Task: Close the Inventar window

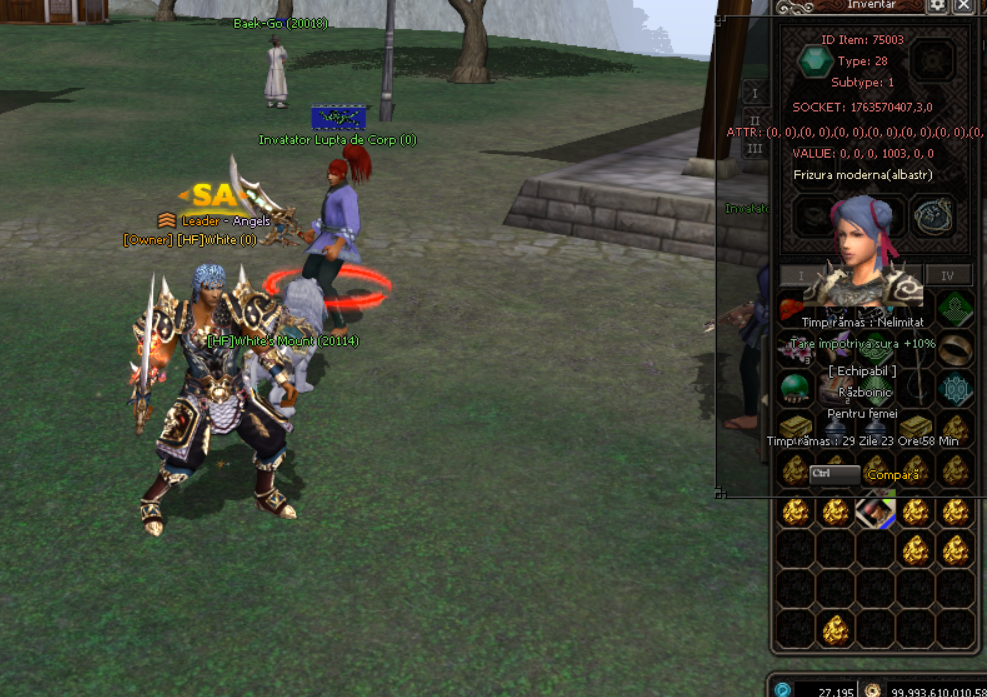Action: tap(963, 6)
